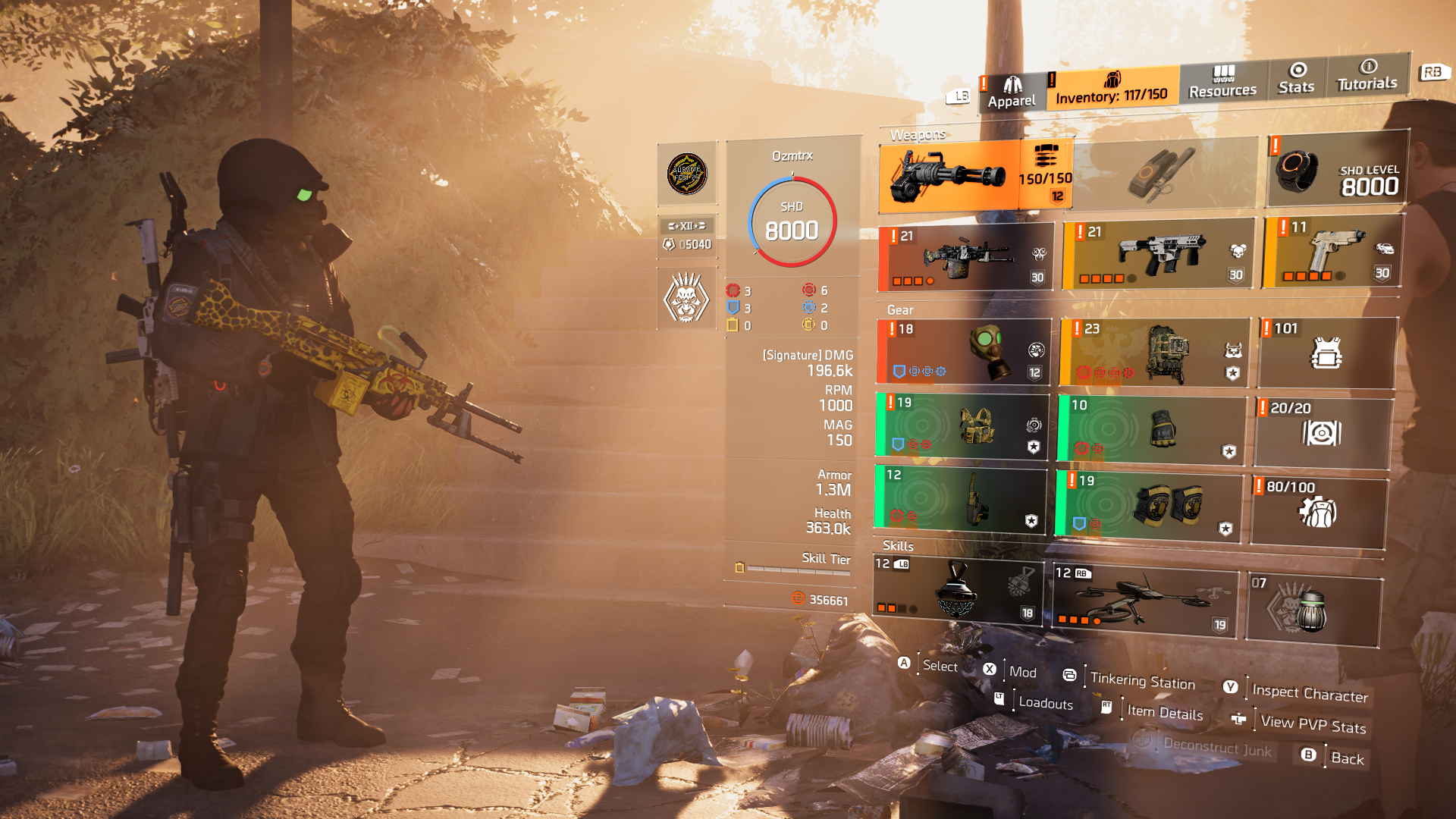Open the Stats tab
This screenshot has height=819, width=1456.
click(1296, 78)
